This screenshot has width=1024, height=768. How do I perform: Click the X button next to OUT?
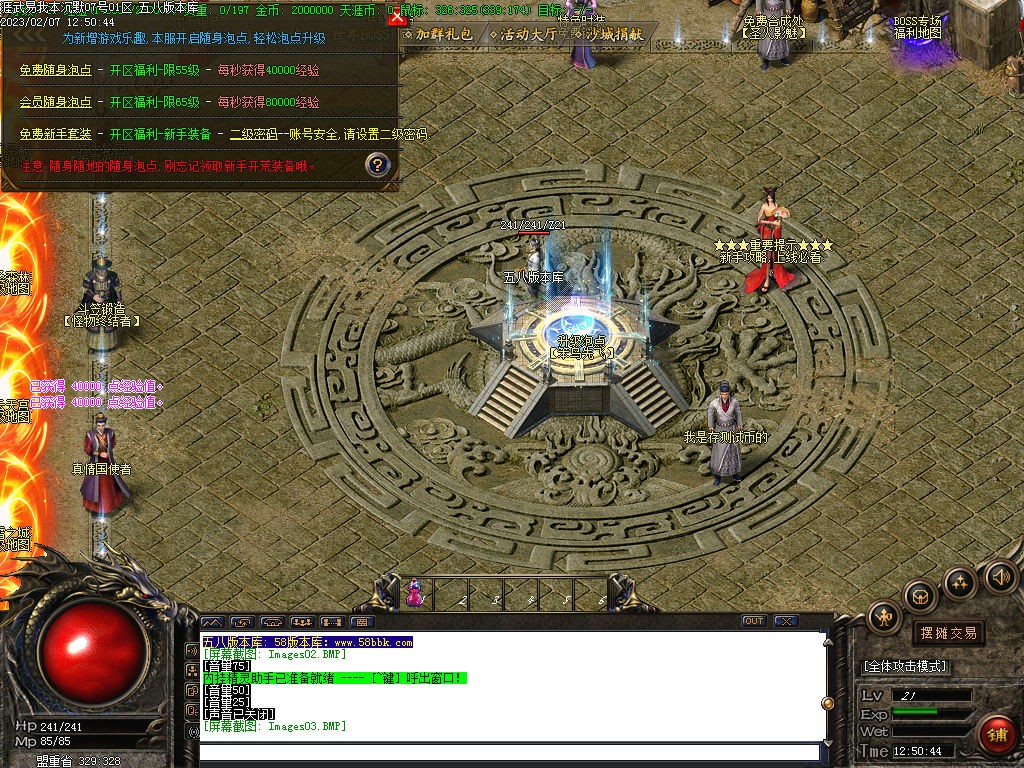(785, 621)
